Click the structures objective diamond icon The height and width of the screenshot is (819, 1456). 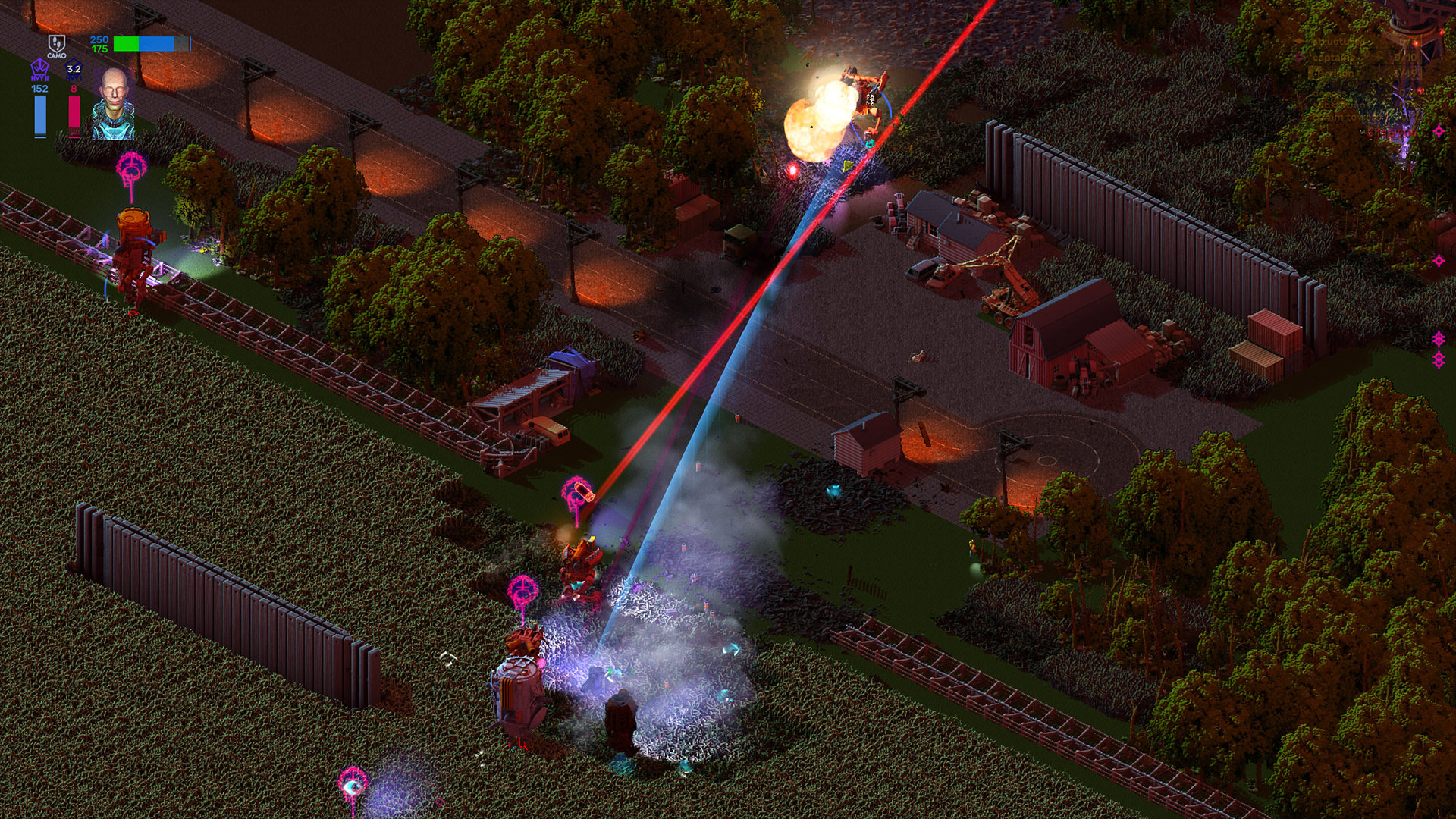click(x=1298, y=40)
